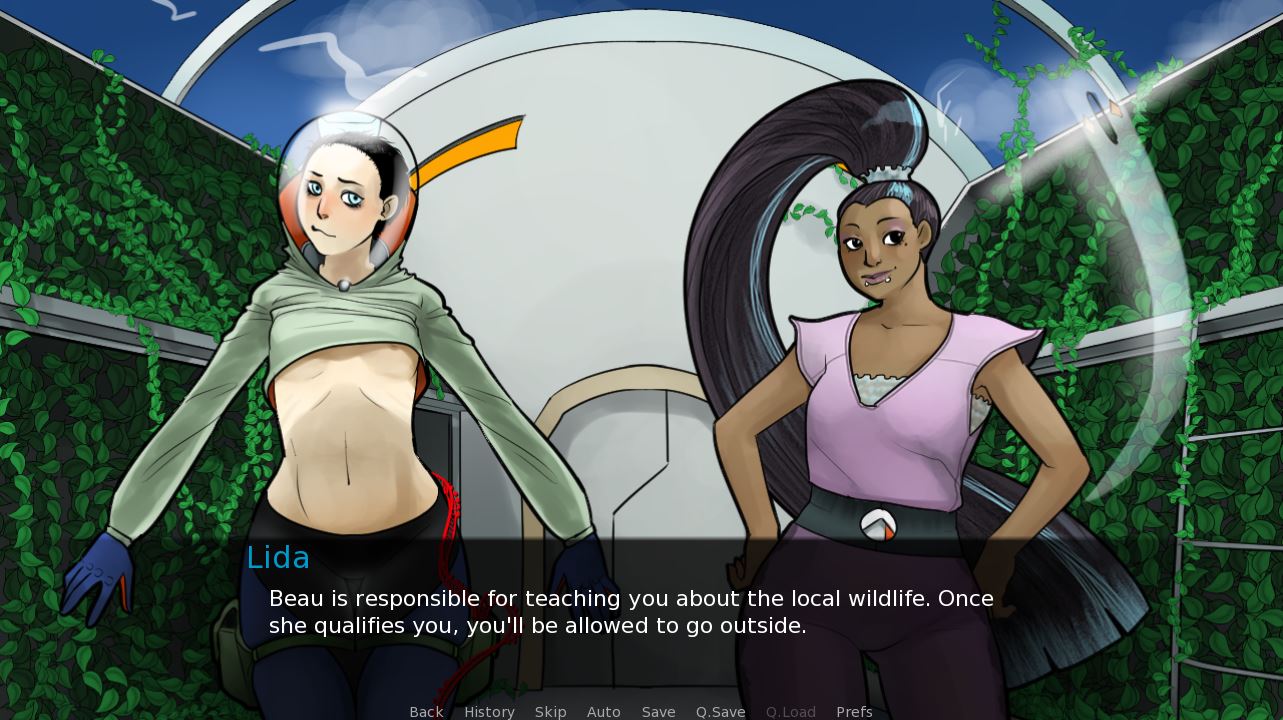
Task: Open the Prefs menu
Action: (854, 711)
